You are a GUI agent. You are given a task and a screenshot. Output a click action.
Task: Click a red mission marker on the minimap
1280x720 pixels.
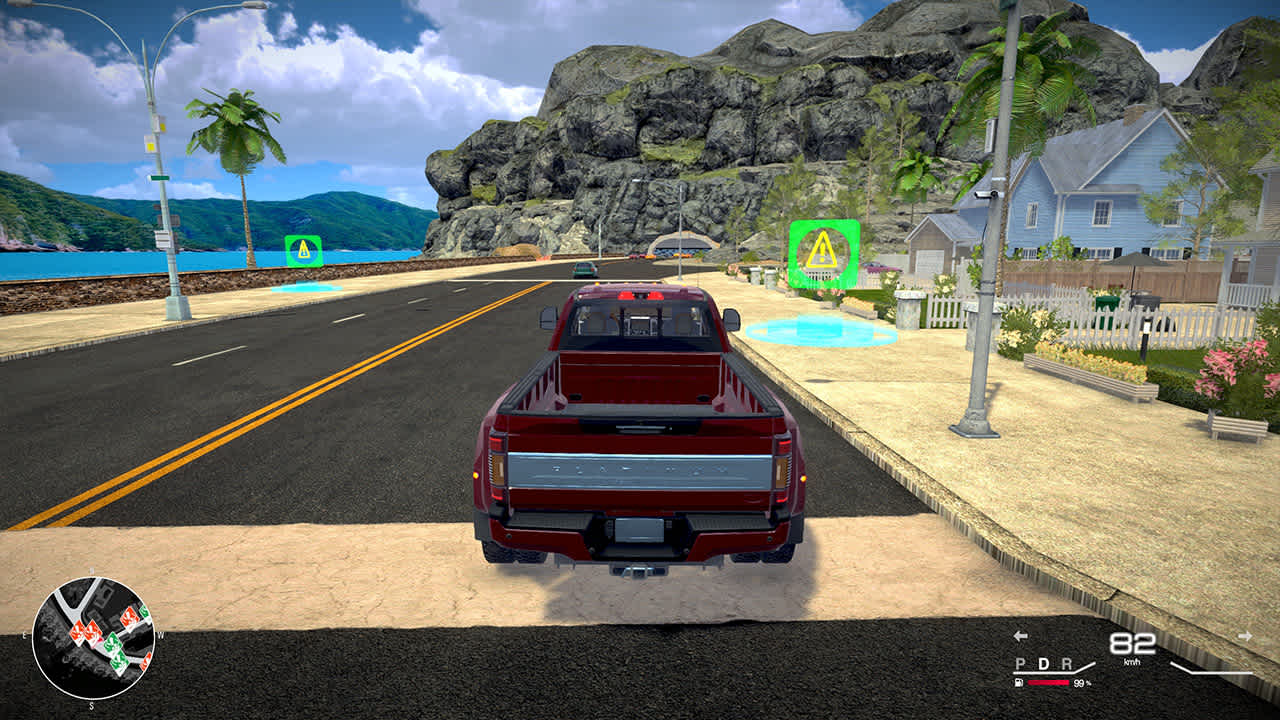(x=78, y=631)
